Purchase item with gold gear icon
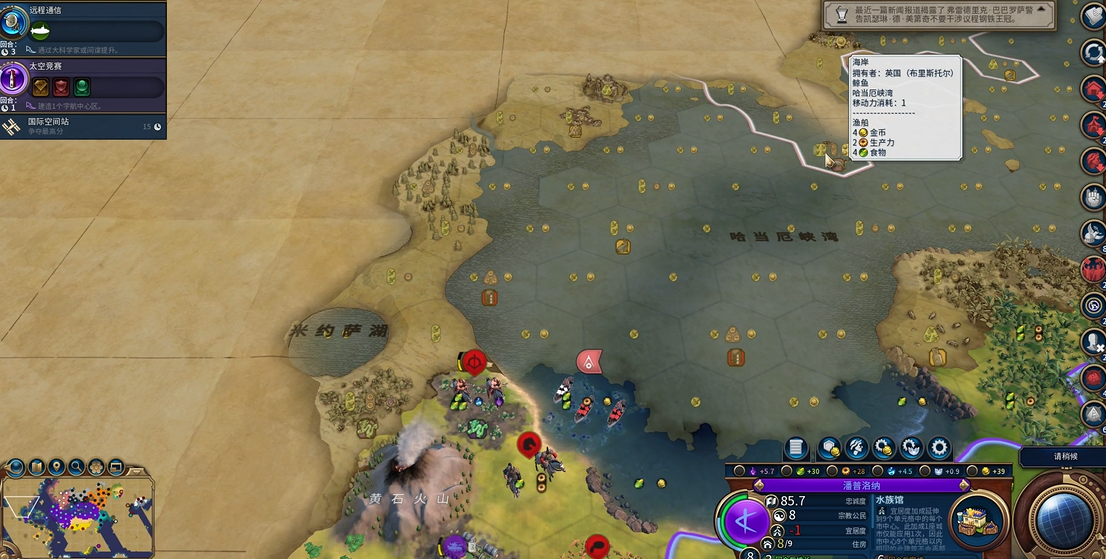 click(884, 448)
